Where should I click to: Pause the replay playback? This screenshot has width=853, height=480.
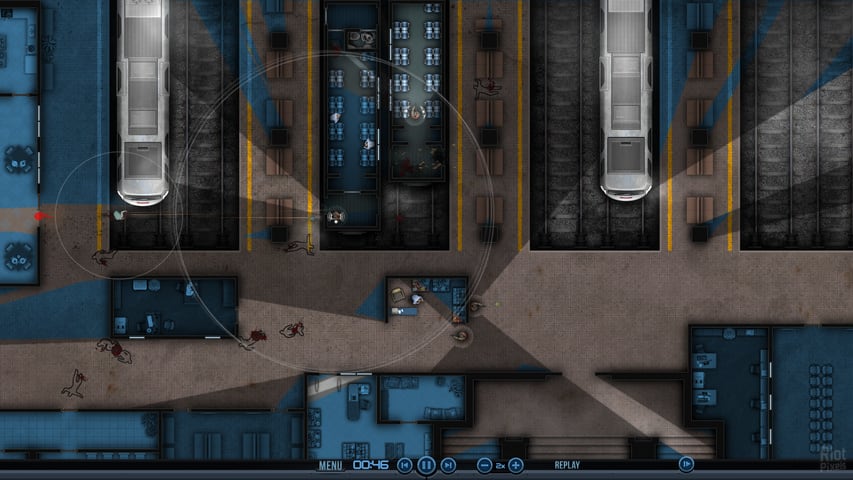pos(426,465)
